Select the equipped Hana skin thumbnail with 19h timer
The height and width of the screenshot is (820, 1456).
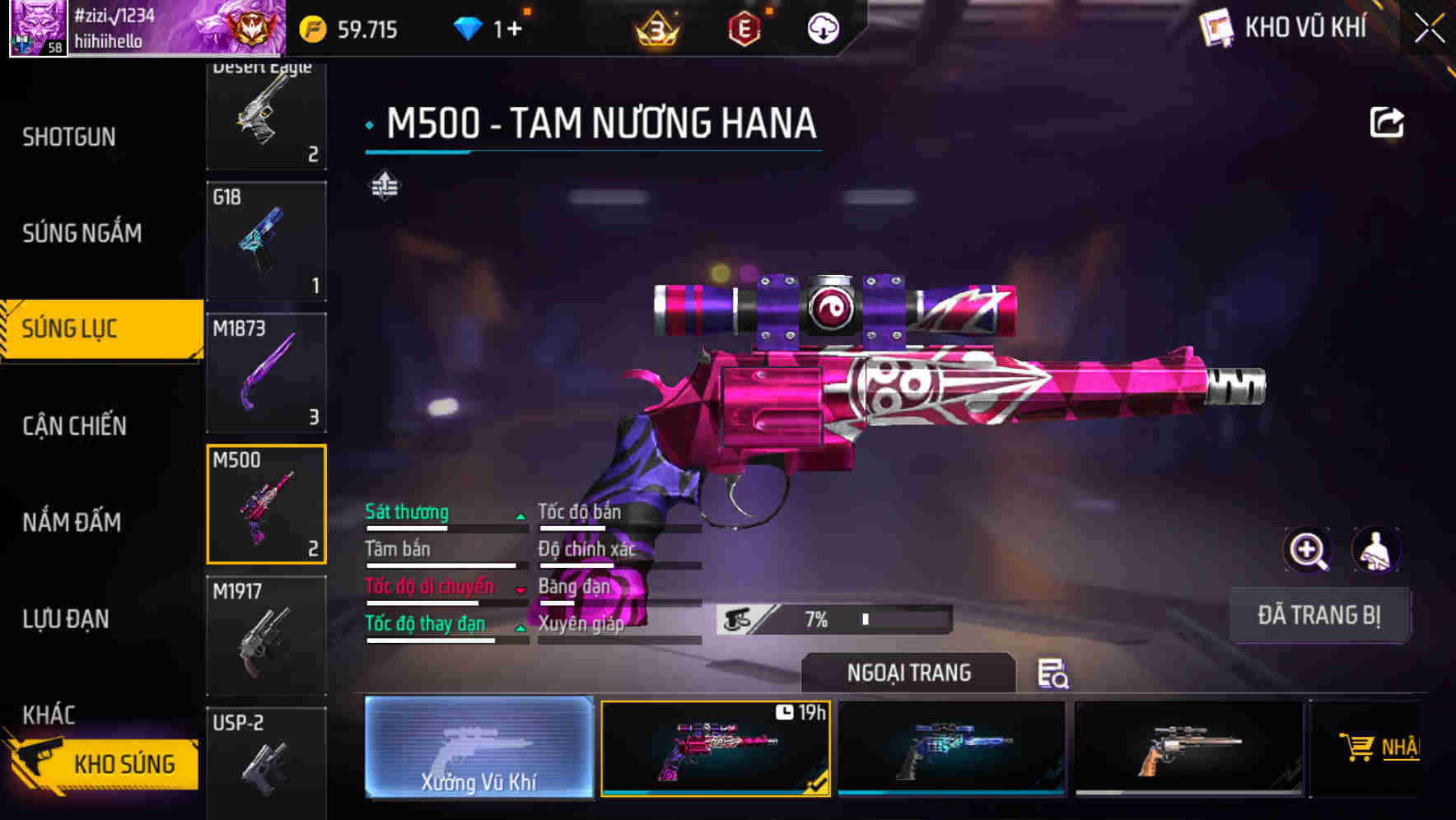point(716,749)
